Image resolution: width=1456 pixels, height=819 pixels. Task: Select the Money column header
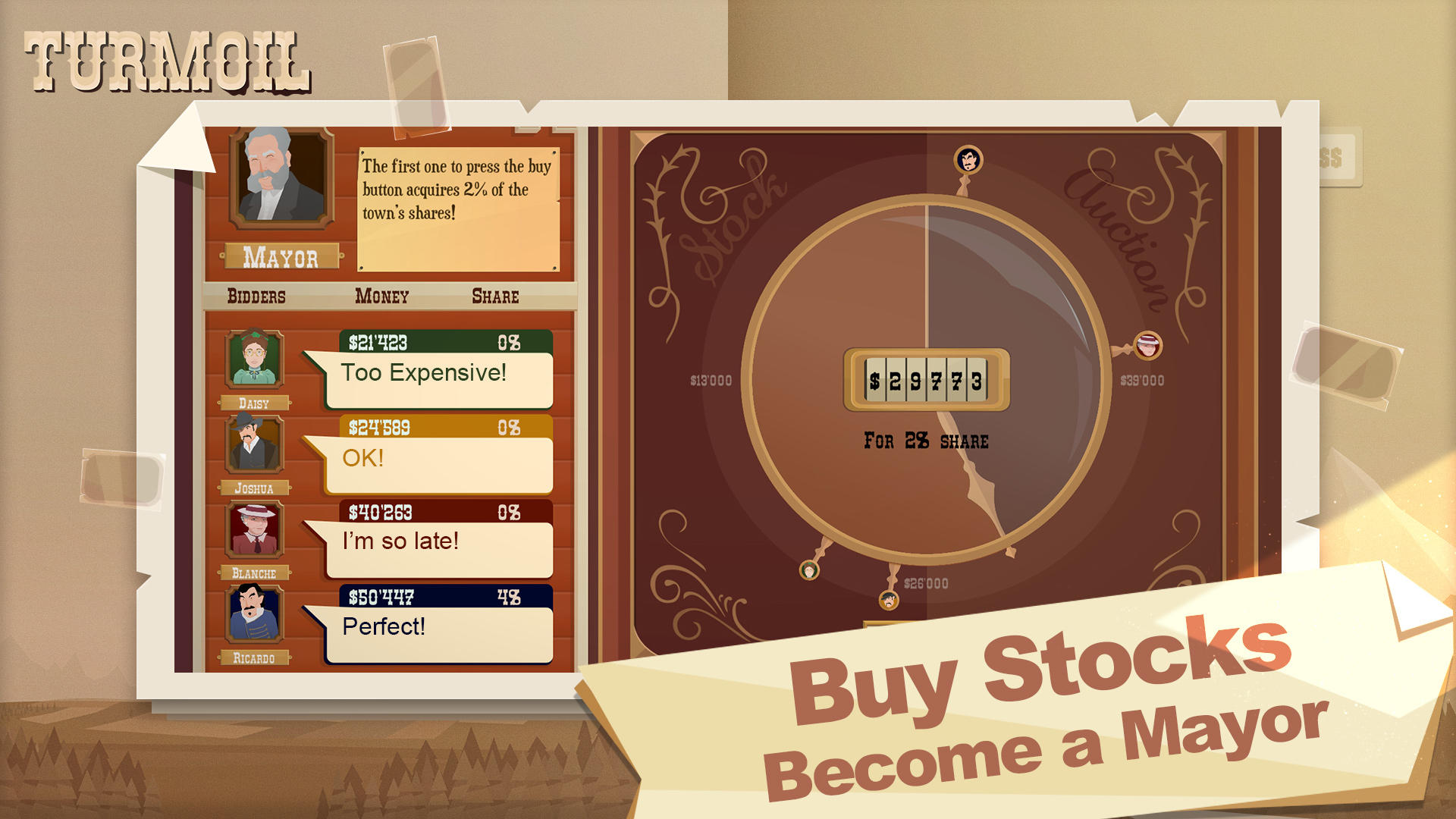tap(382, 297)
